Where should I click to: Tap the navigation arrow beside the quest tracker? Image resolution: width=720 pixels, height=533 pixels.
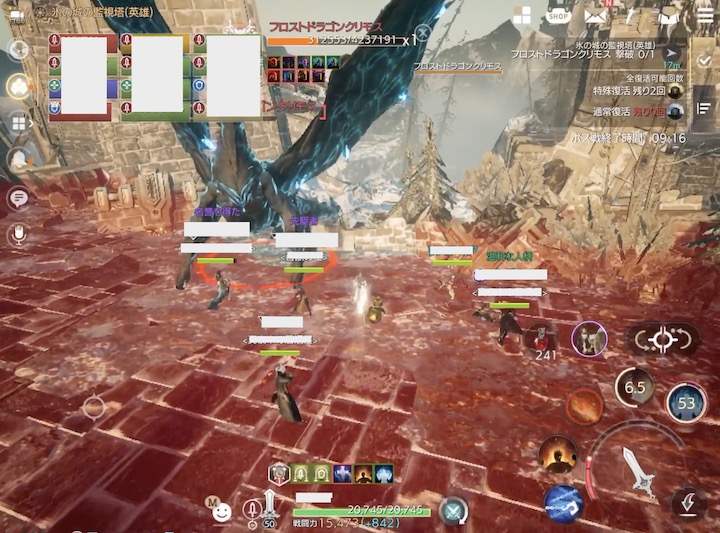click(x=671, y=53)
